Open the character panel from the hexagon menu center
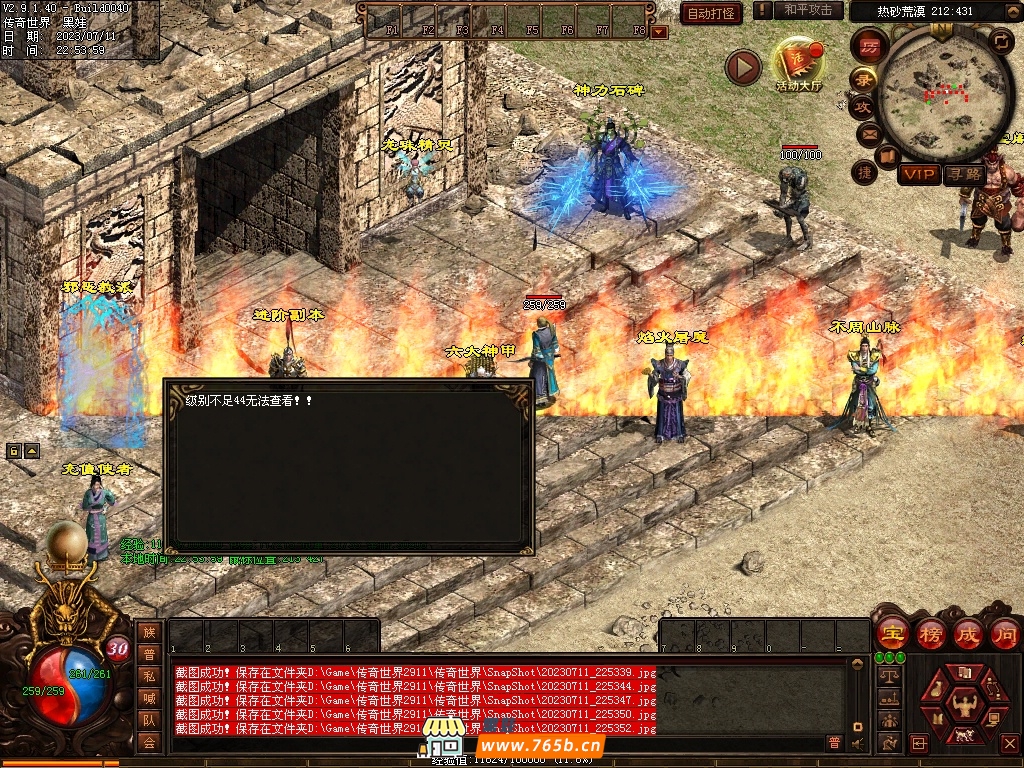 pos(964,703)
